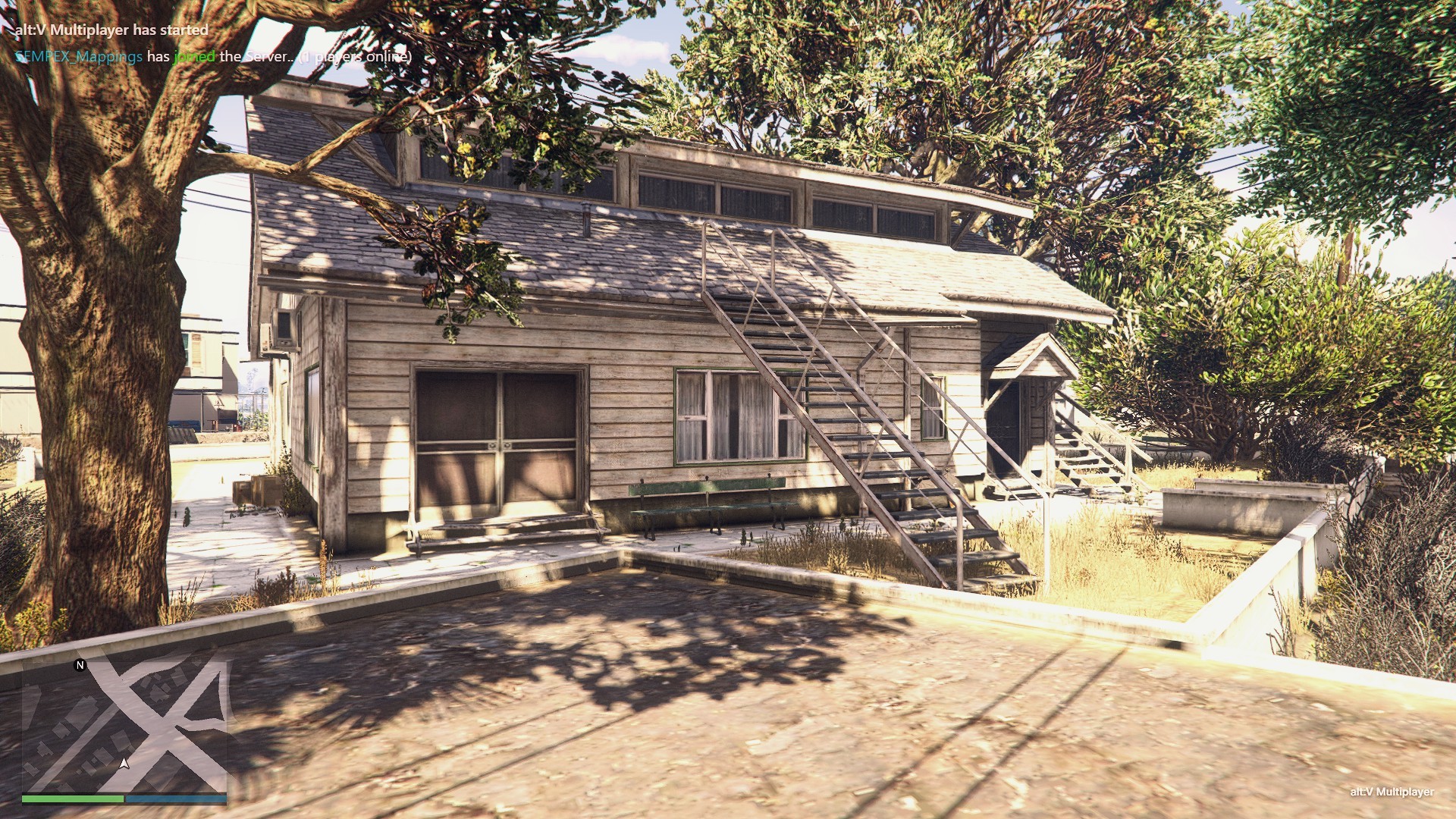This screenshot has width=1456, height=819.
Task: Click the SEMPEX_Mappings player name in chat
Action: [x=79, y=56]
